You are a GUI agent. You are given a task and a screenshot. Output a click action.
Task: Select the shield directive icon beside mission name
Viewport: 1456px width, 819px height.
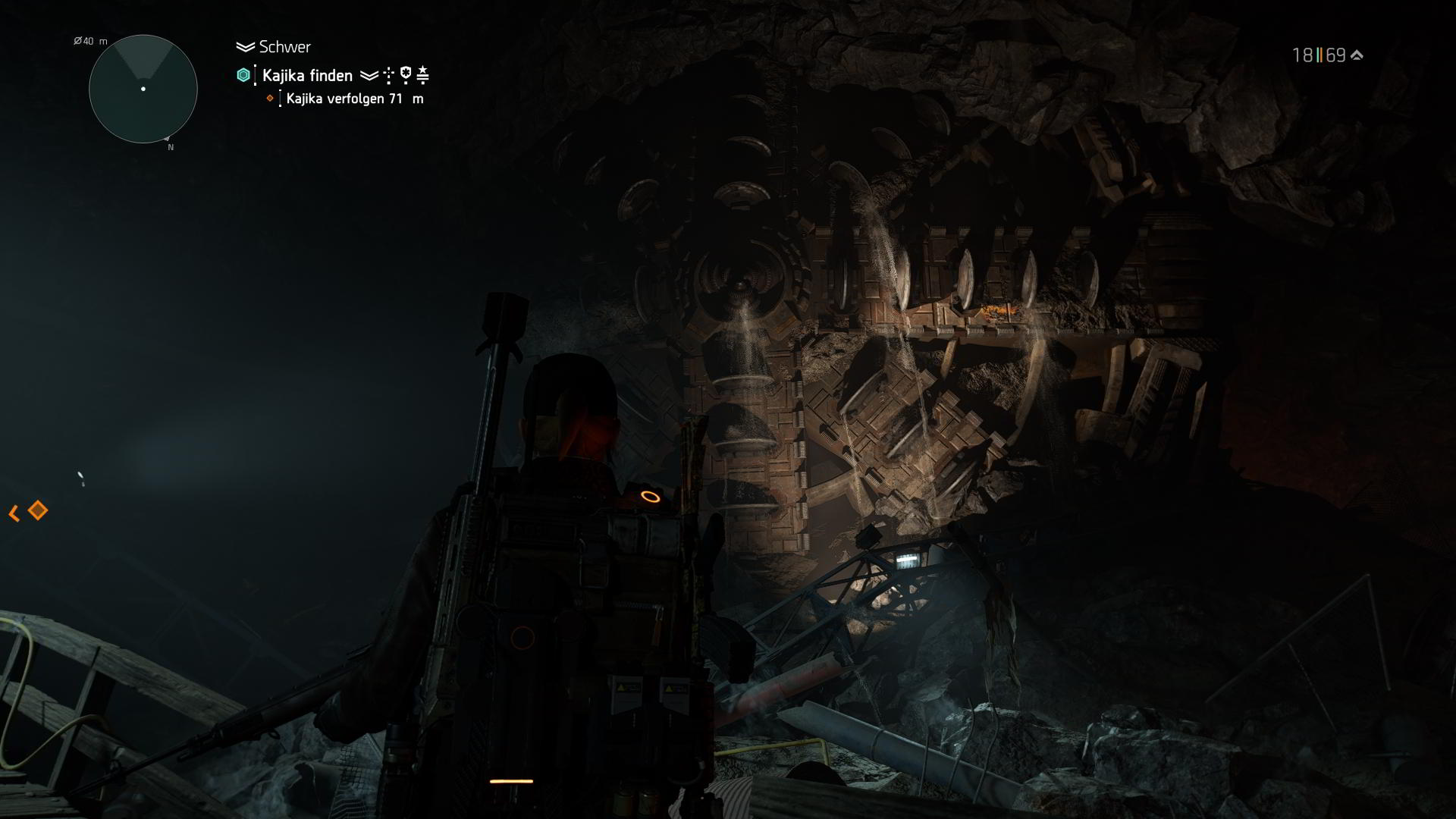(x=406, y=74)
